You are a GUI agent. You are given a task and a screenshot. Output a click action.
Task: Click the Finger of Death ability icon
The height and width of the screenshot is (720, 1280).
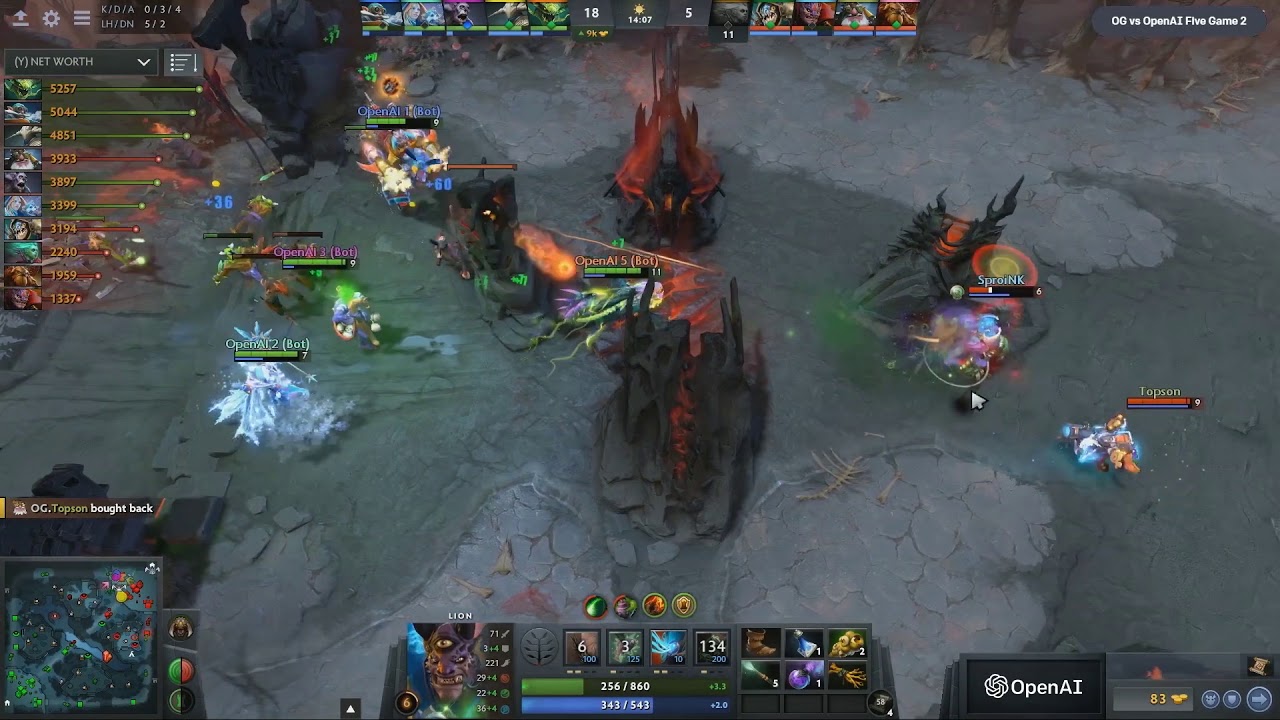pyautogui.click(x=711, y=647)
